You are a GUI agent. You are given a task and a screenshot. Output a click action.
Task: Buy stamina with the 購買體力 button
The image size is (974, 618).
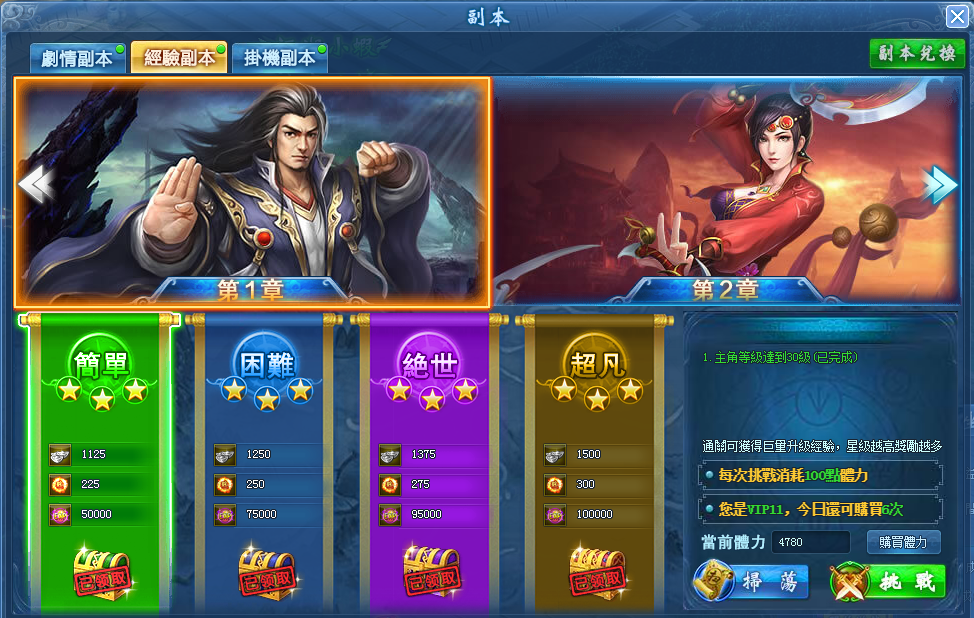(903, 543)
